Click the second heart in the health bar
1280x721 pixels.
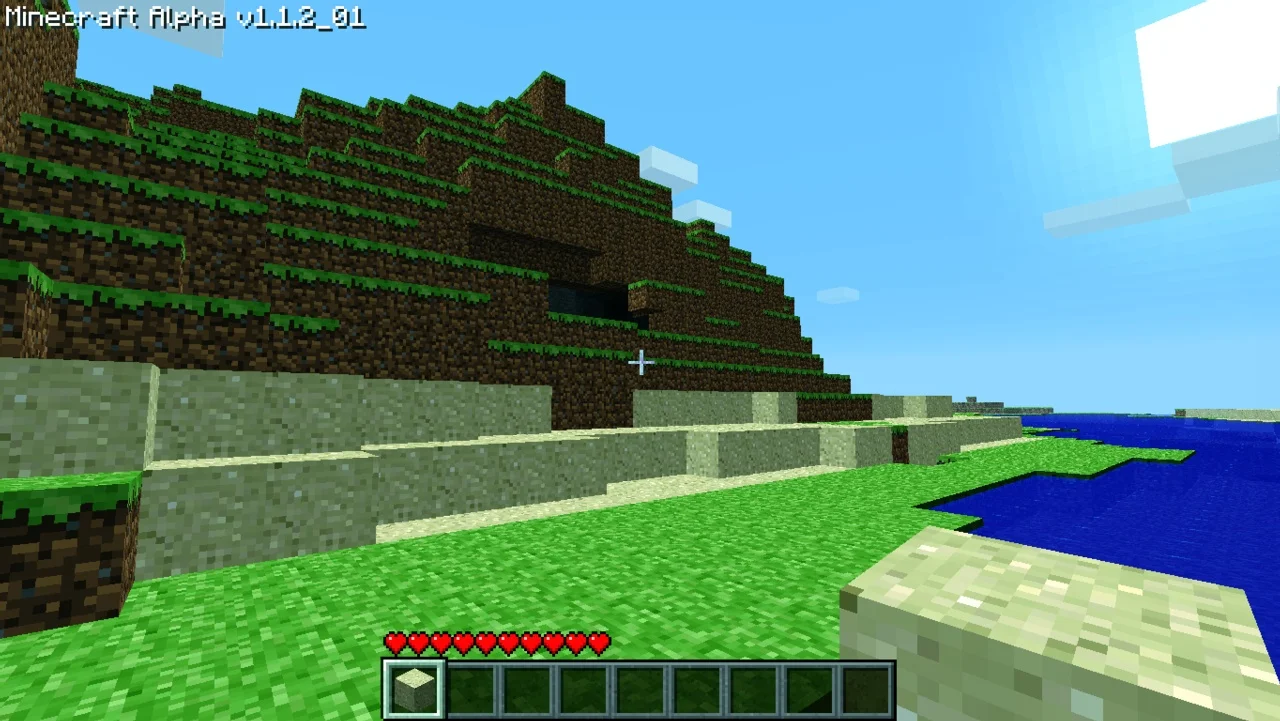pos(418,643)
